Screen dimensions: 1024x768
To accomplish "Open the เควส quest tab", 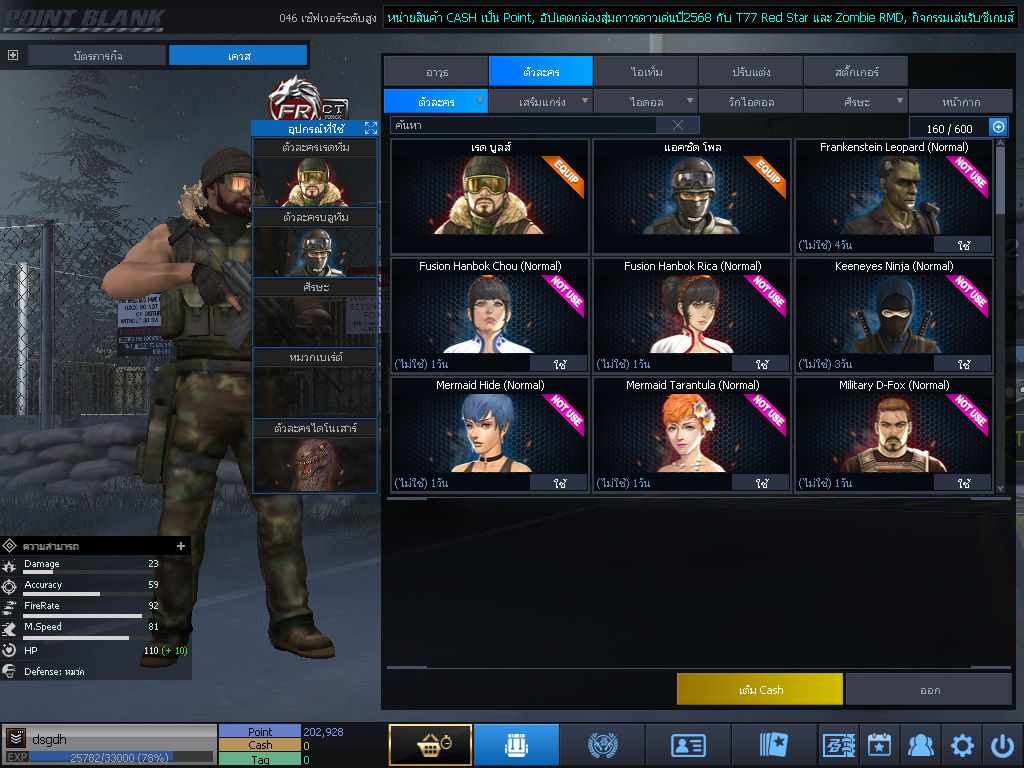I will pos(238,56).
